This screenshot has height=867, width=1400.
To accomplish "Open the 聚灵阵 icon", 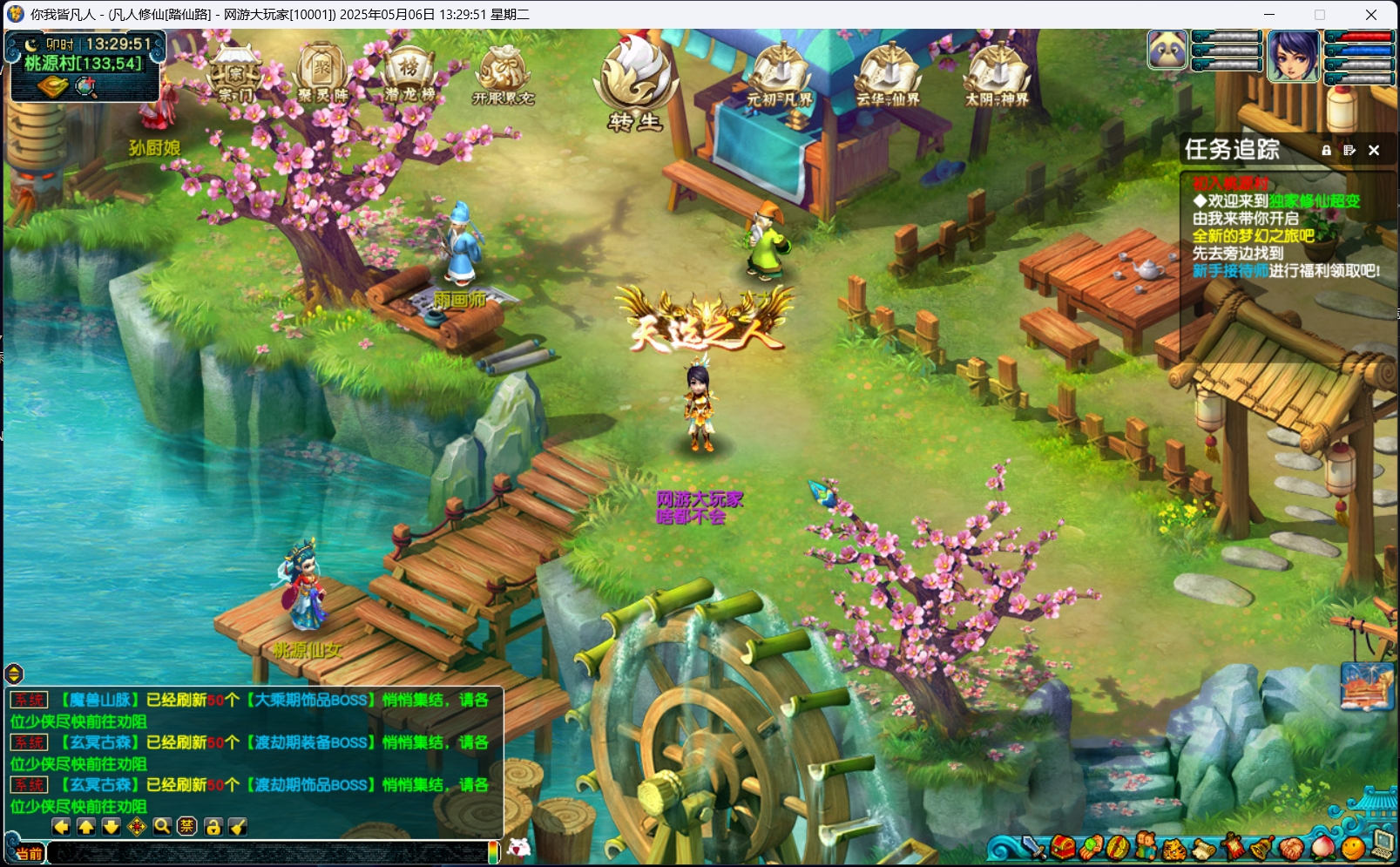I will (x=322, y=73).
